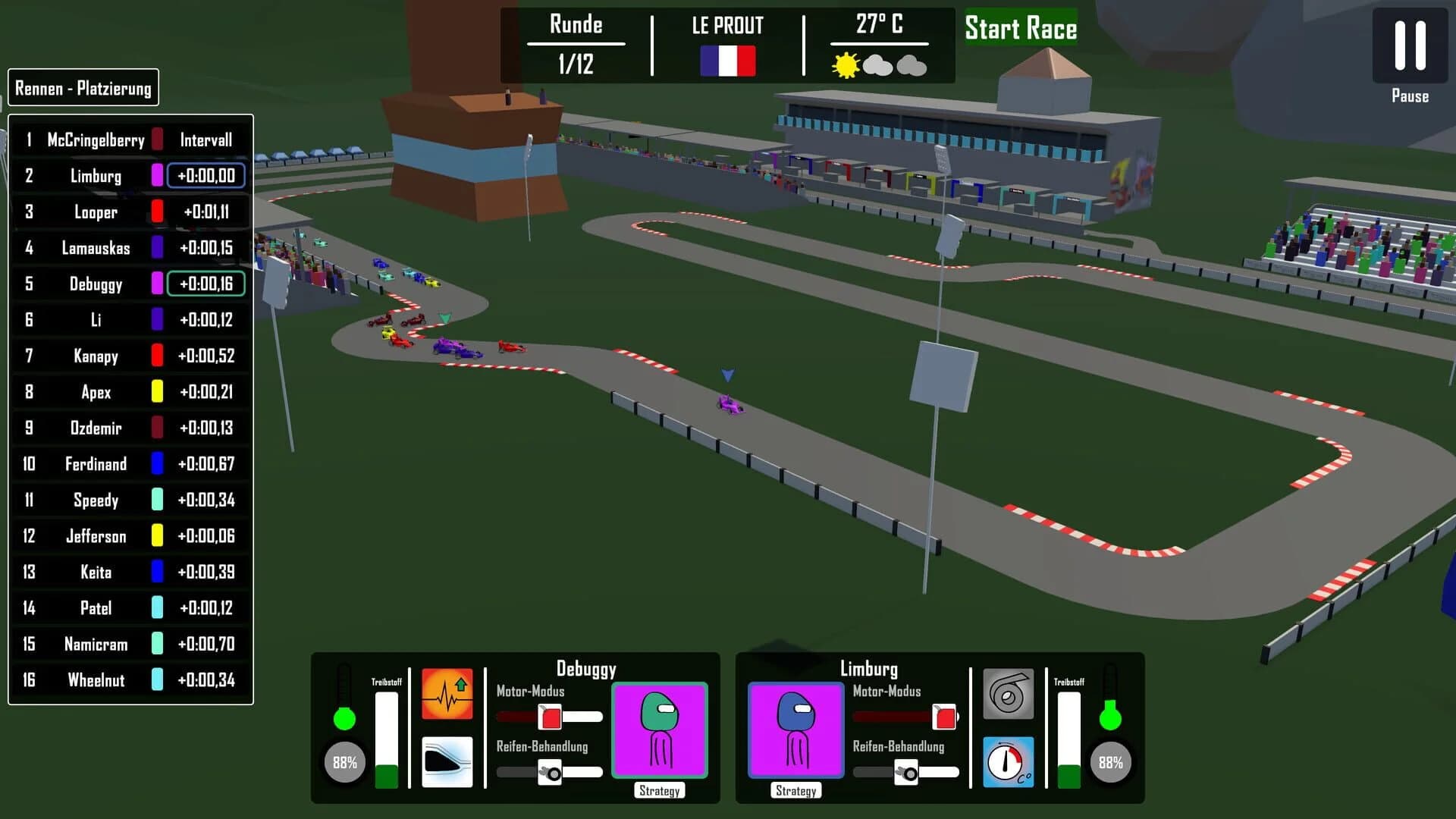
Task: Select Debuggy's engine boost icon
Action: pos(447,694)
